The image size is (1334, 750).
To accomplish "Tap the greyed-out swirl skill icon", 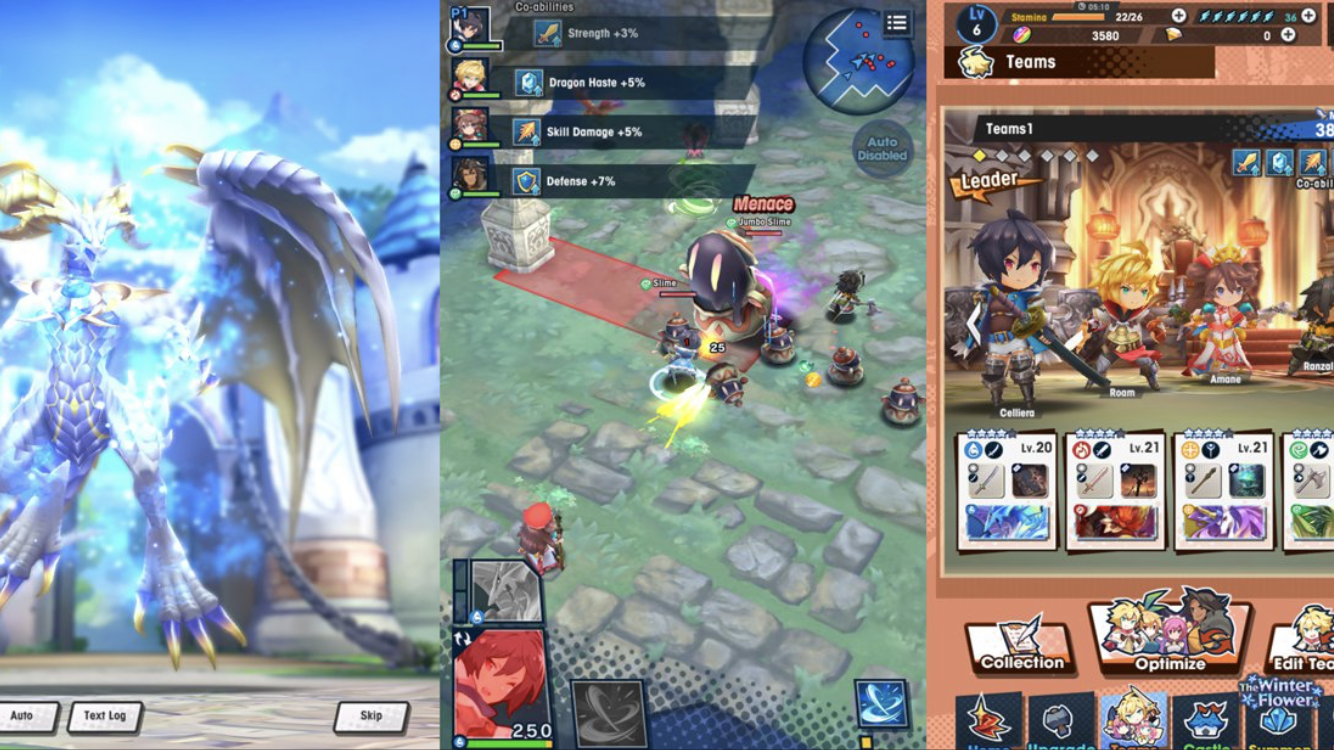I will point(609,712).
